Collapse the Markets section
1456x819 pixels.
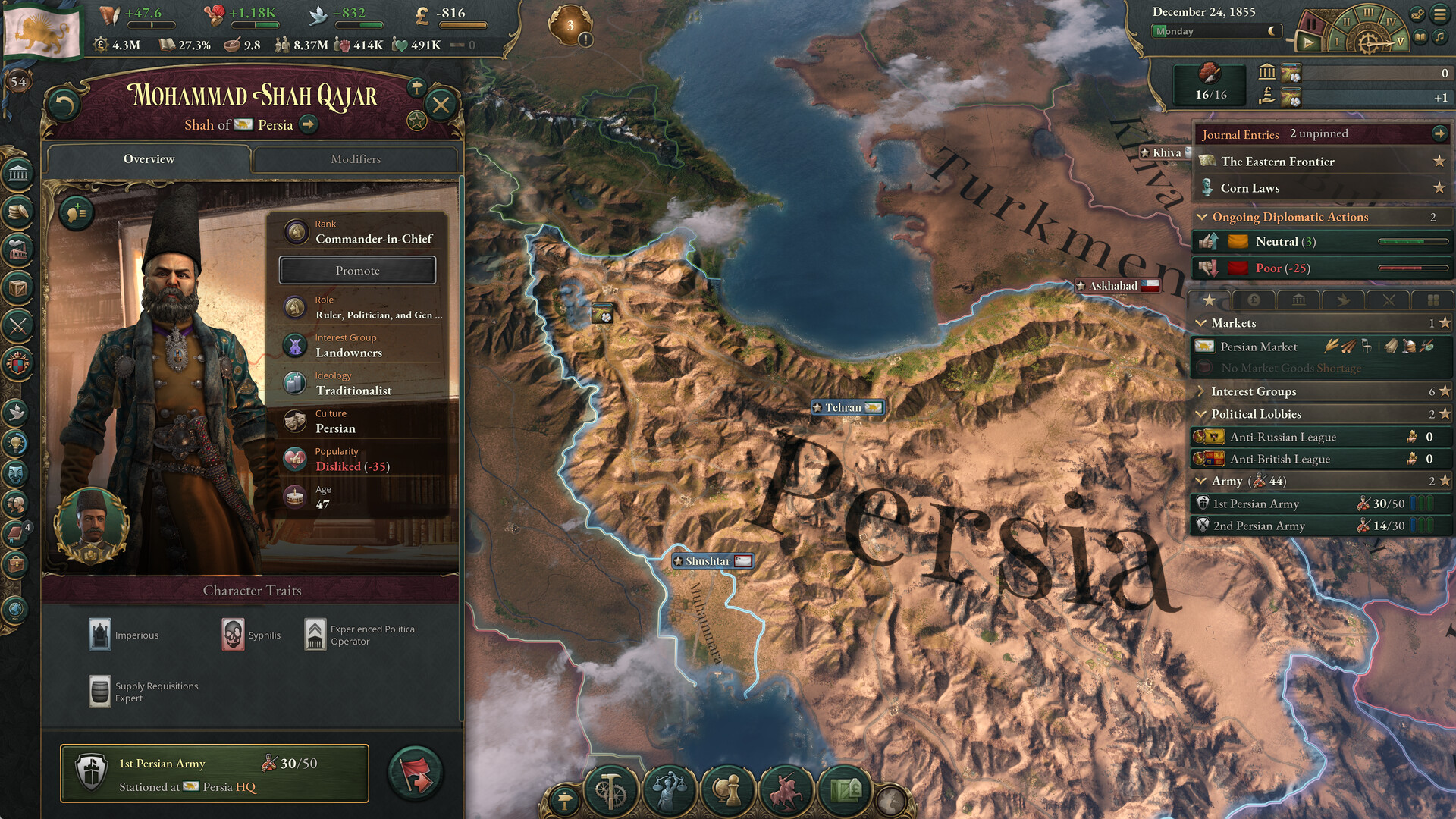[1200, 322]
